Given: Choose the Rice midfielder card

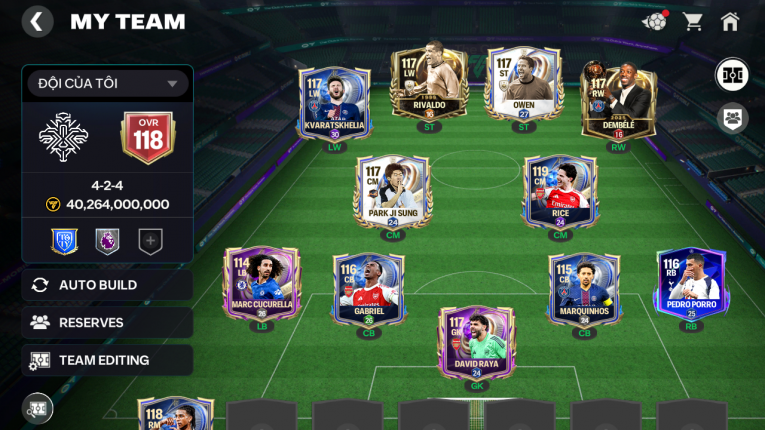Looking at the screenshot, I should [560, 192].
